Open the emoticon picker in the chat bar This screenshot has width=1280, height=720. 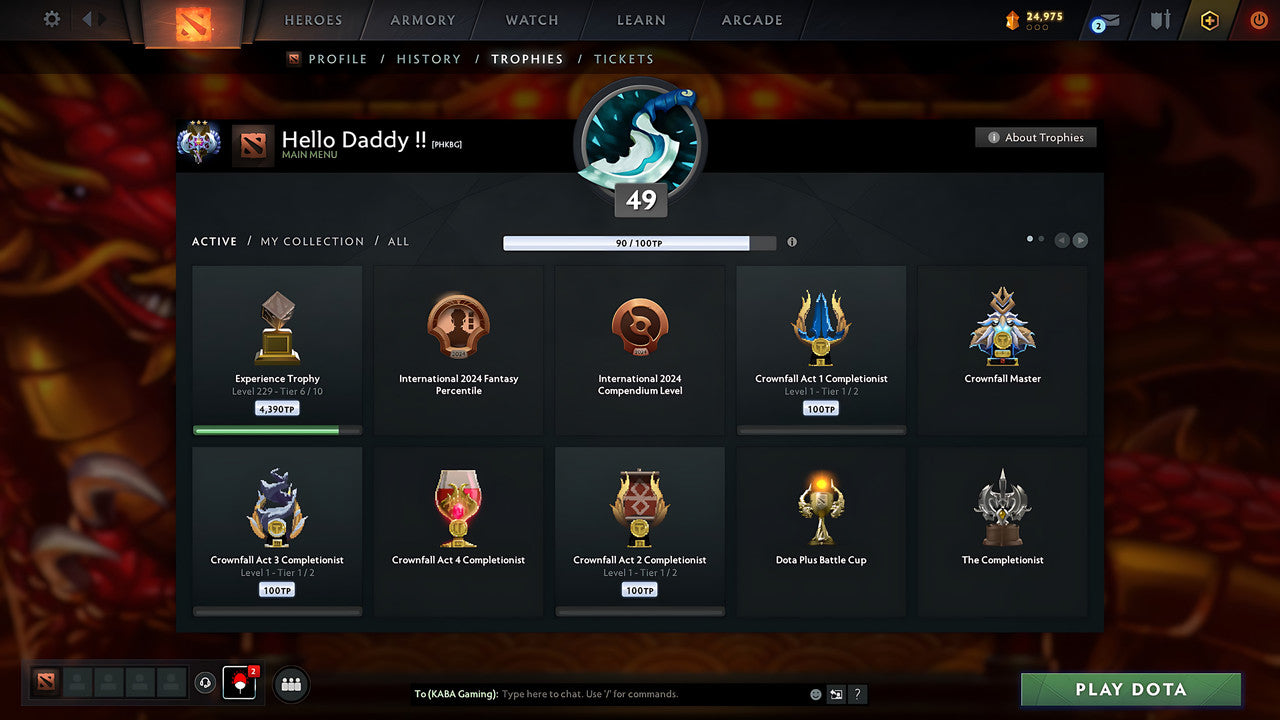pos(813,694)
